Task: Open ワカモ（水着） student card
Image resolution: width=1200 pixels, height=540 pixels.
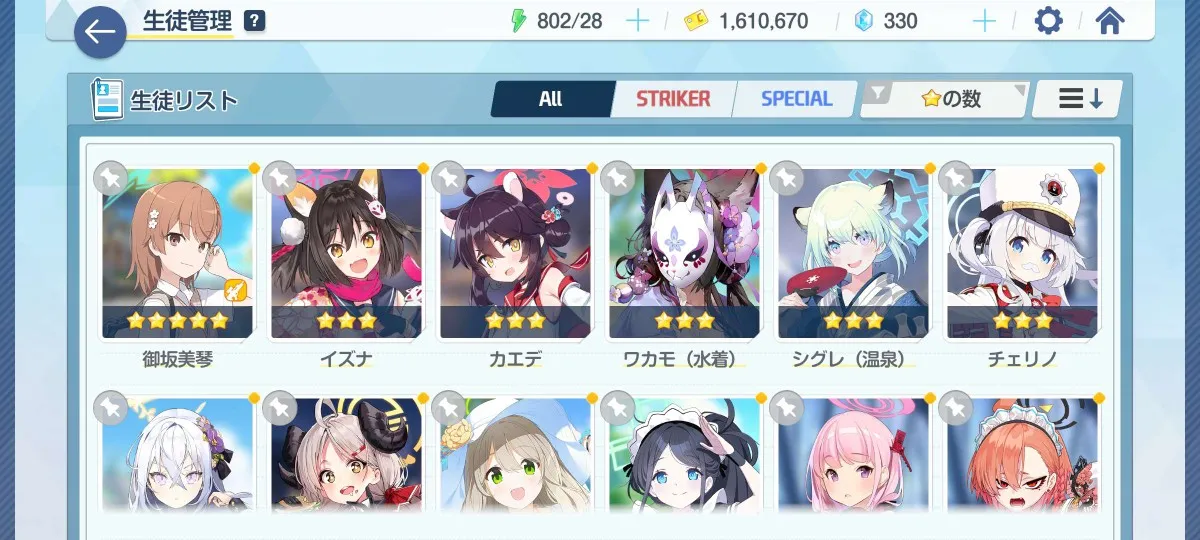Action: (685, 254)
